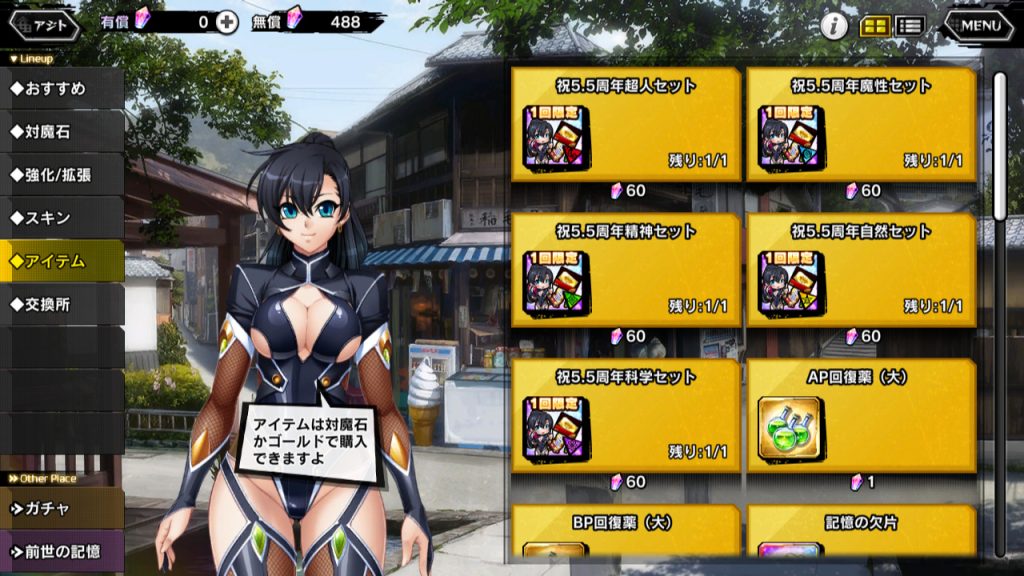The image size is (1024, 576).
Task: Show the スキン category
Action: tap(62, 217)
